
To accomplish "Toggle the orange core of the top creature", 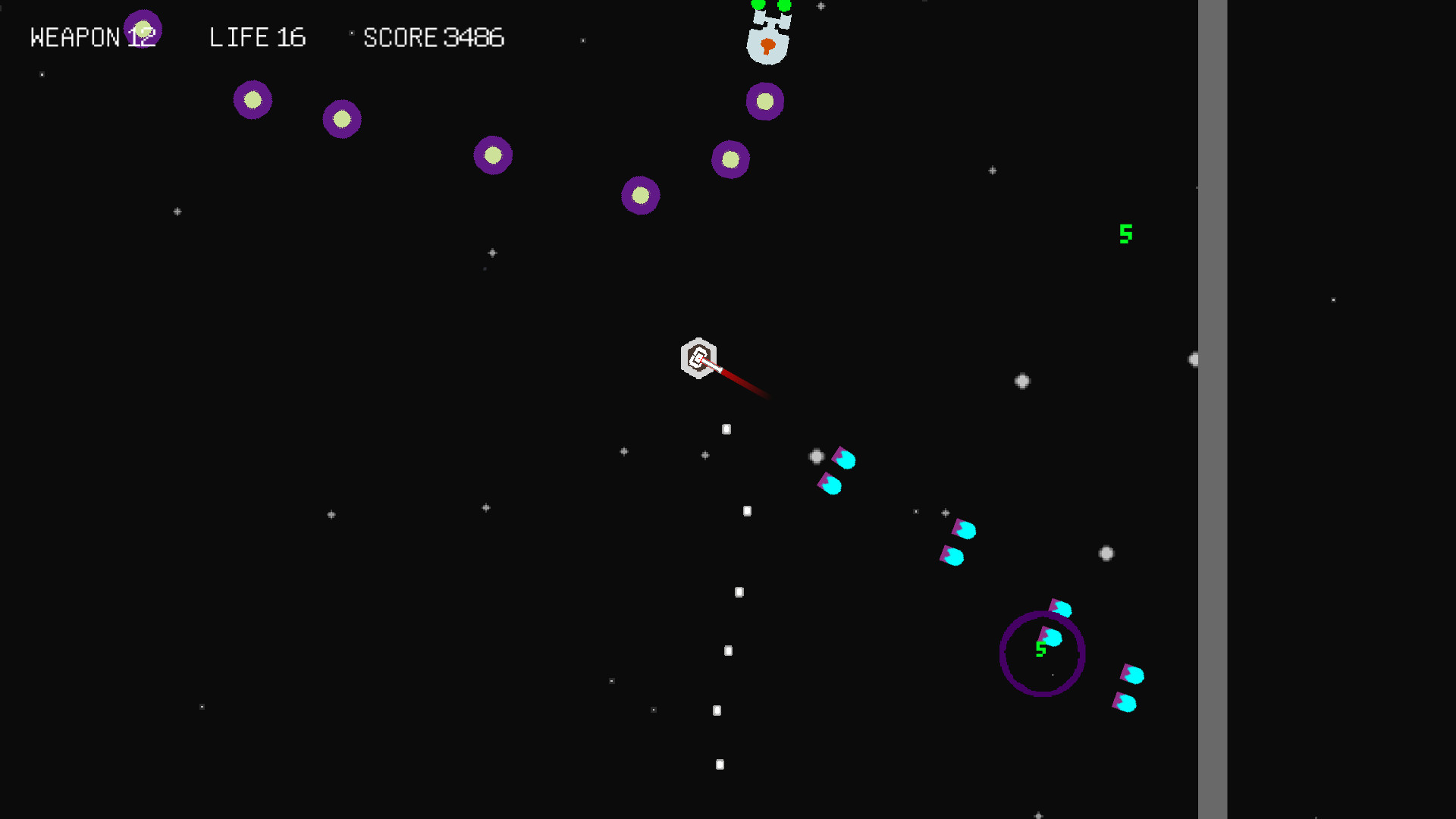I will pos(768,45).
